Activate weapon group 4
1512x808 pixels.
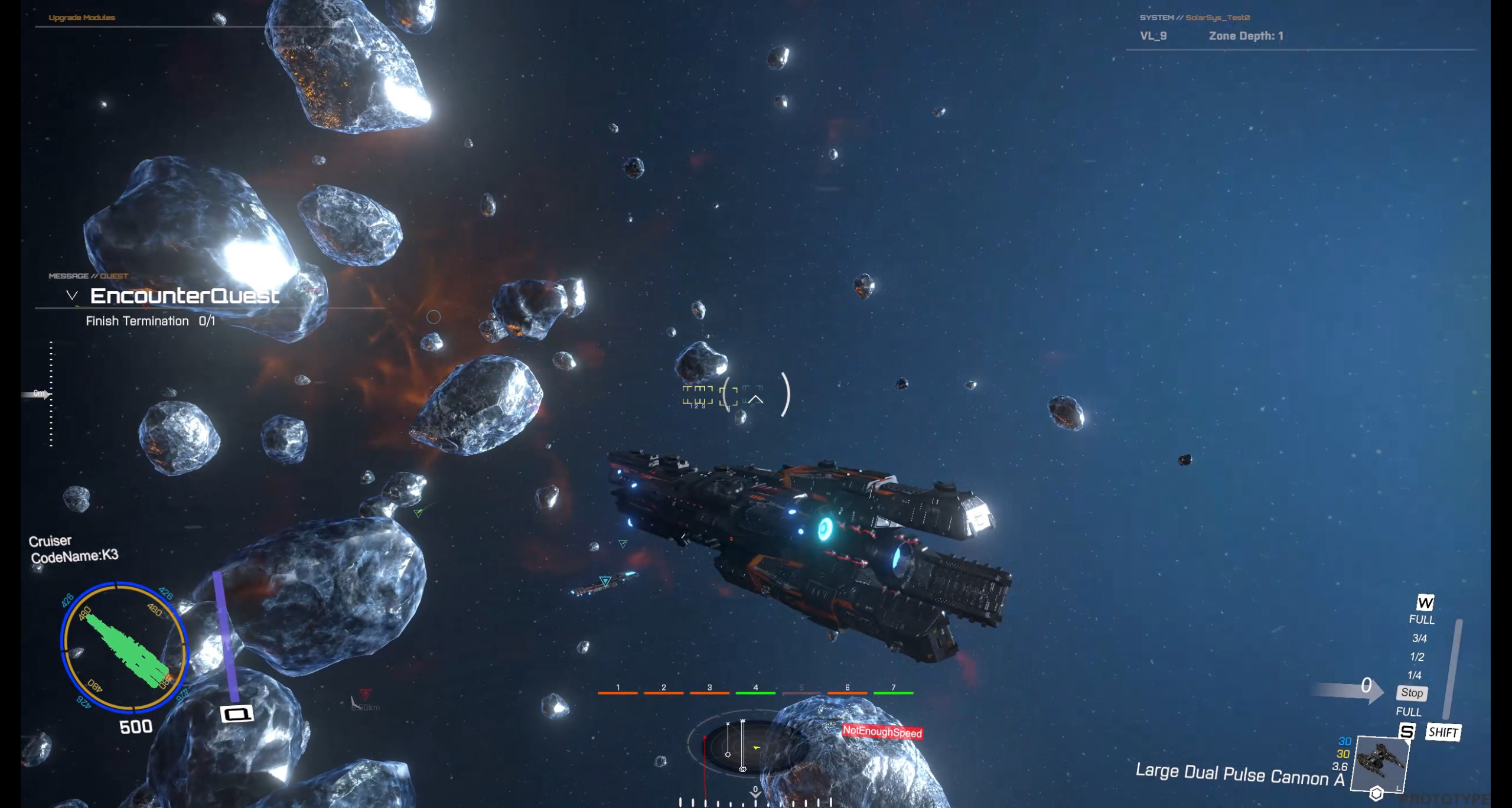(755, 689)
